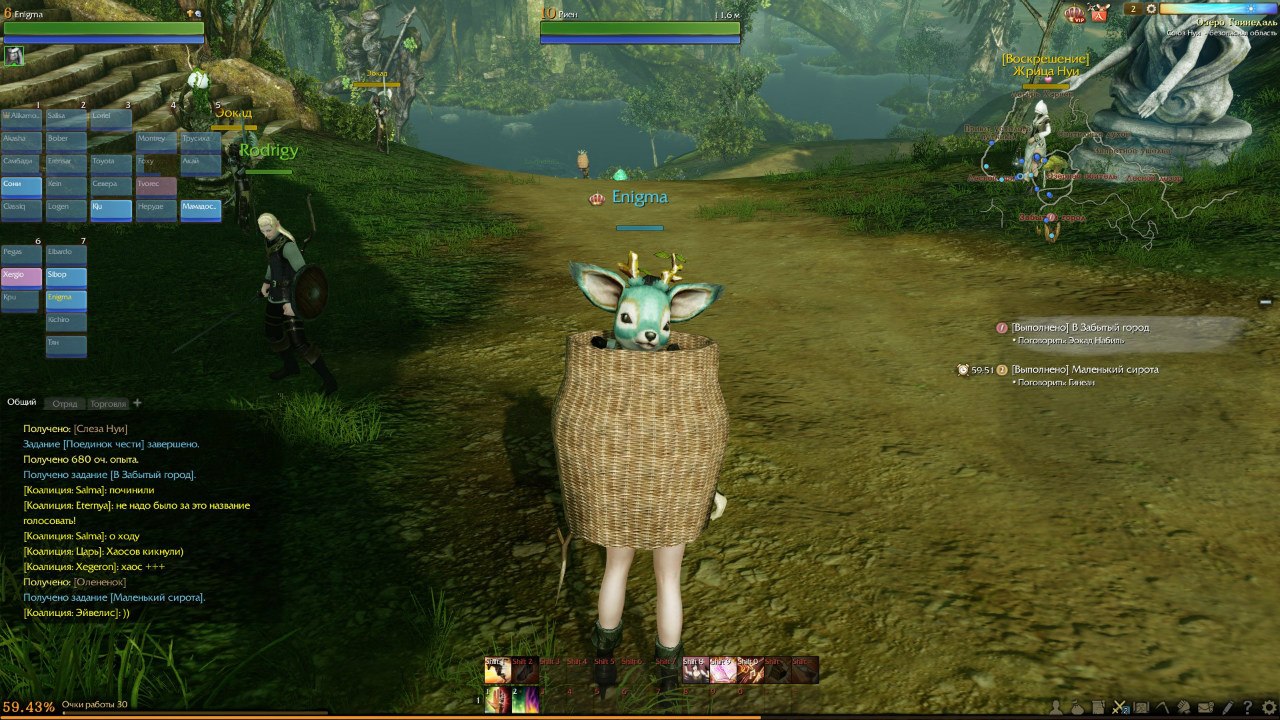The height and width of the screenshot is (720, 1280).
Task: Open the help question mark icon
Action: click(1247, 708)
